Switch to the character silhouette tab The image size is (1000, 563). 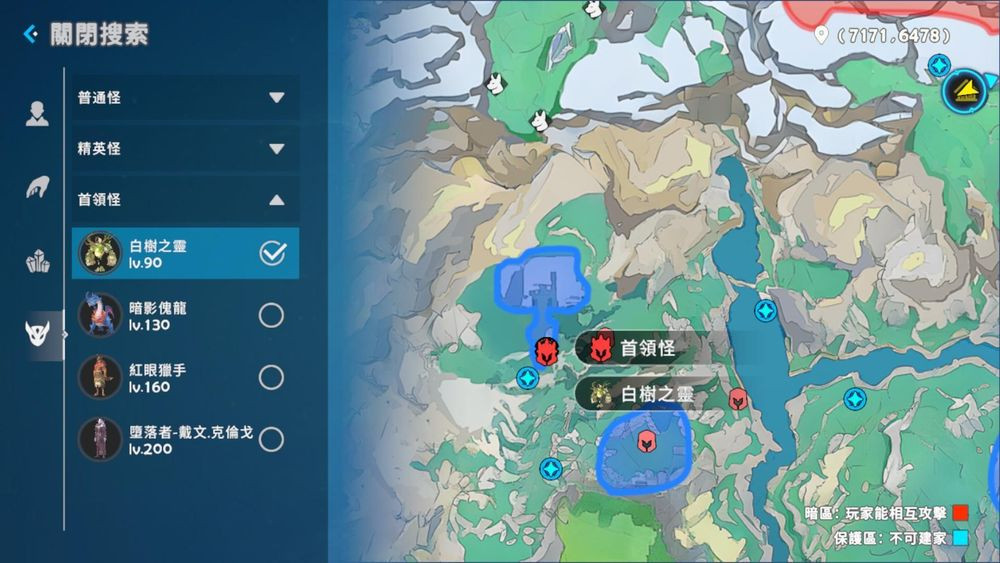tap(37, 114)
